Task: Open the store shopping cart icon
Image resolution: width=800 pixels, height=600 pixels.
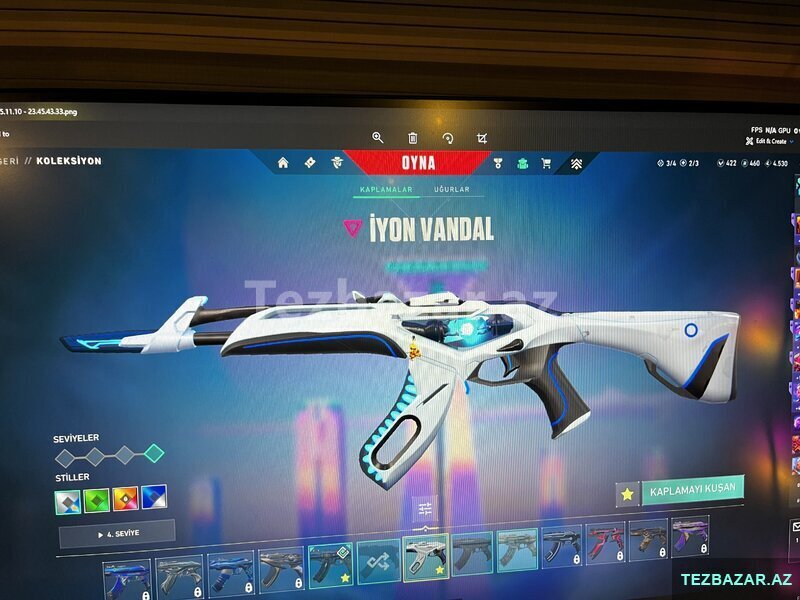Action: click(x=546, y=163)
